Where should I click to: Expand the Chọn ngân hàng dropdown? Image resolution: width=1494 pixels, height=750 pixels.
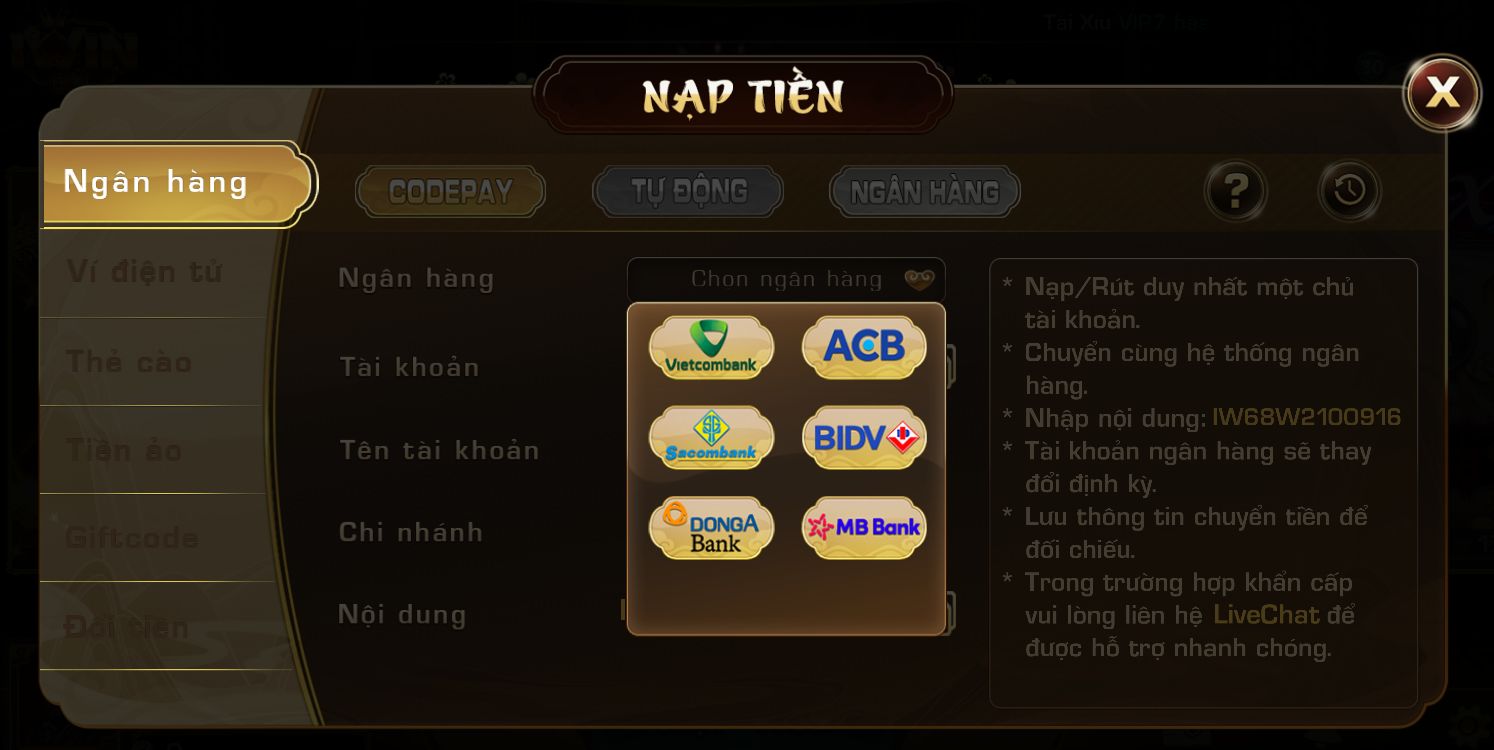pyautogui.click(x=786, y=279)
